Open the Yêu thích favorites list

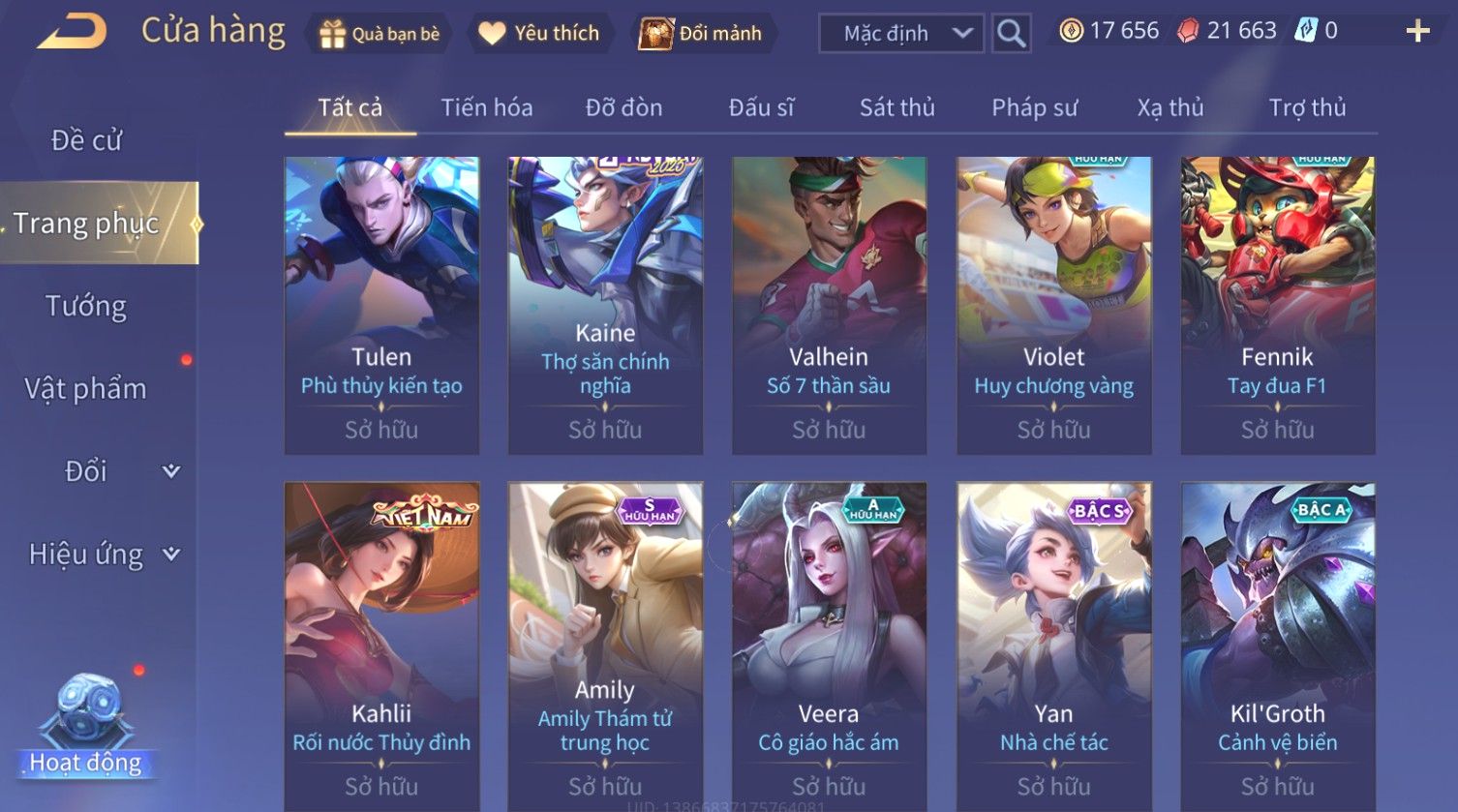pos(539,34)
